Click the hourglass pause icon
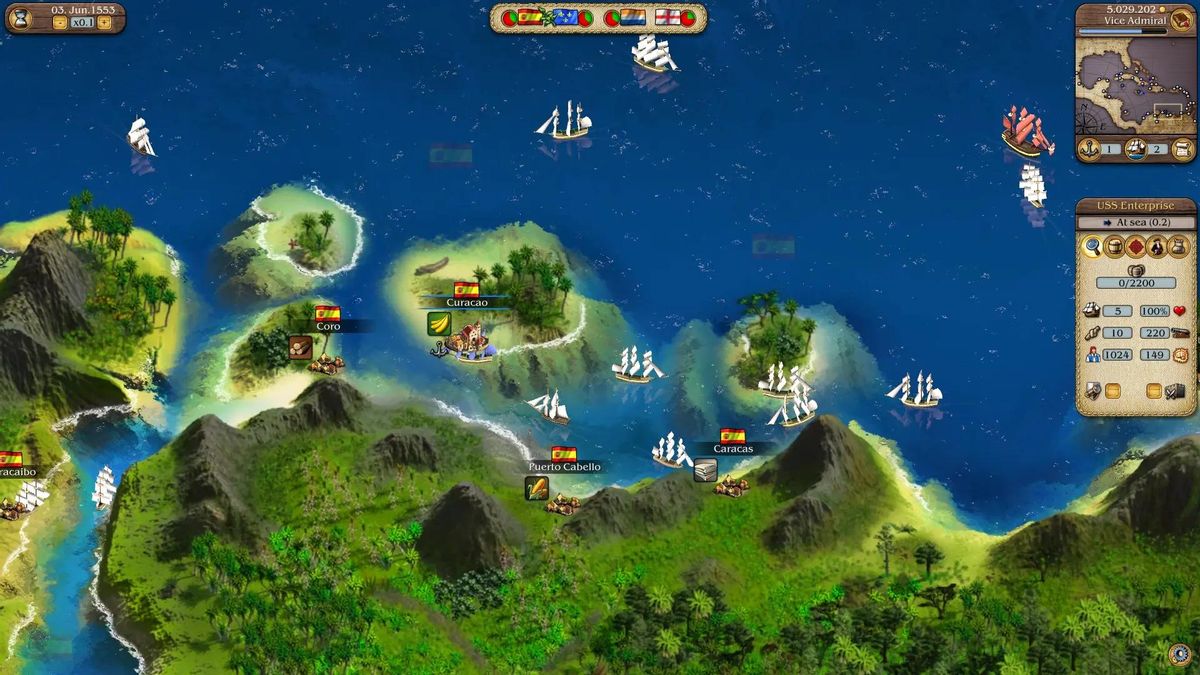 coord(21,17)
